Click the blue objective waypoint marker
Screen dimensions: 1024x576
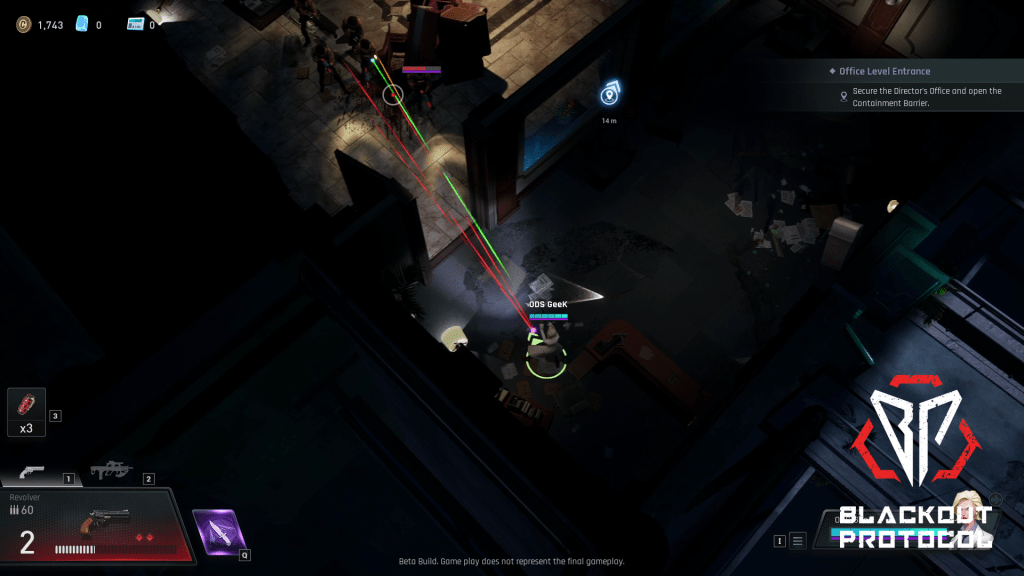609,94
